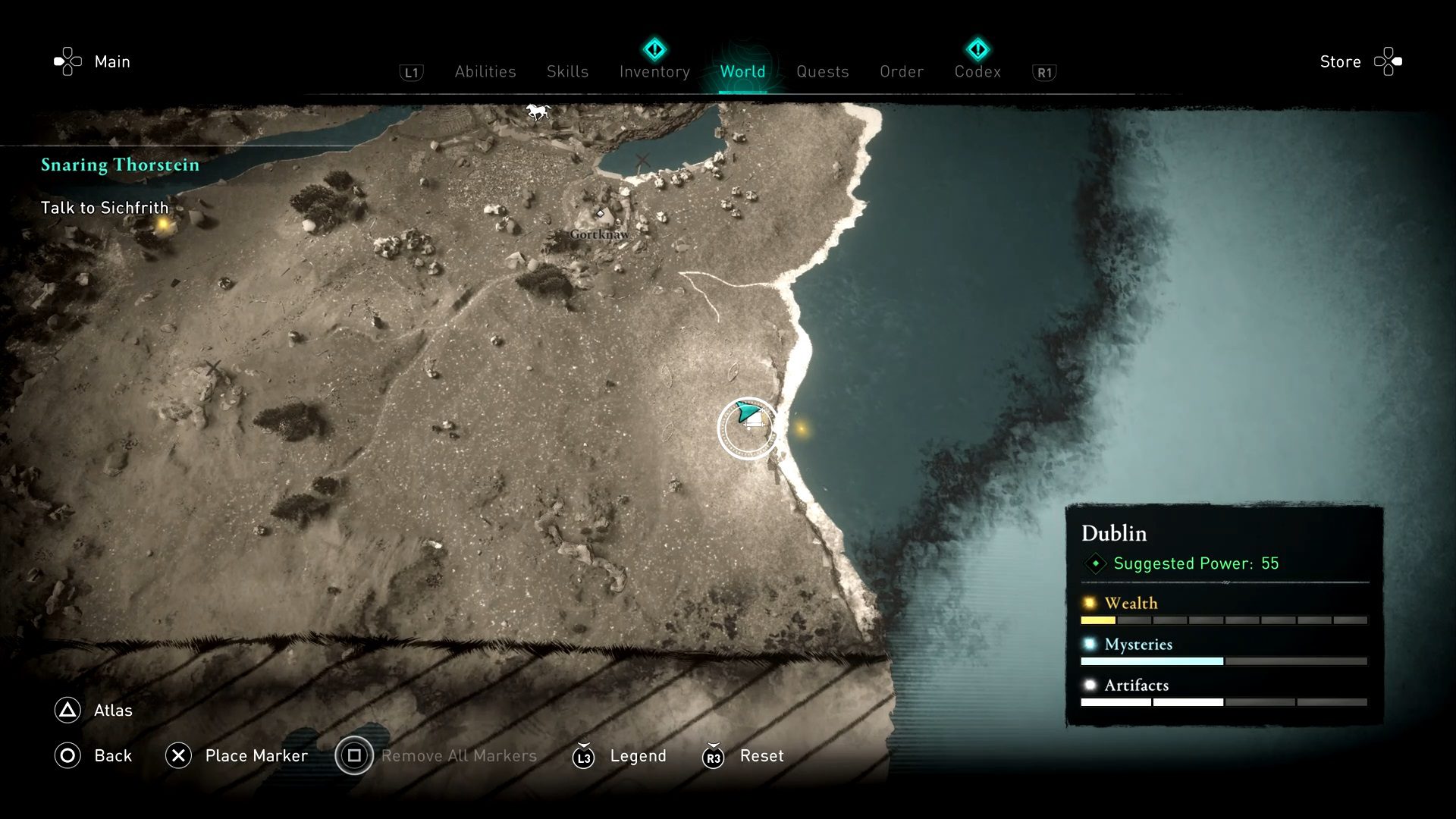Click the diamond icon above Gortknaw label
The width and height of the screenshot is (1456, 819).
tap(601, 215)
